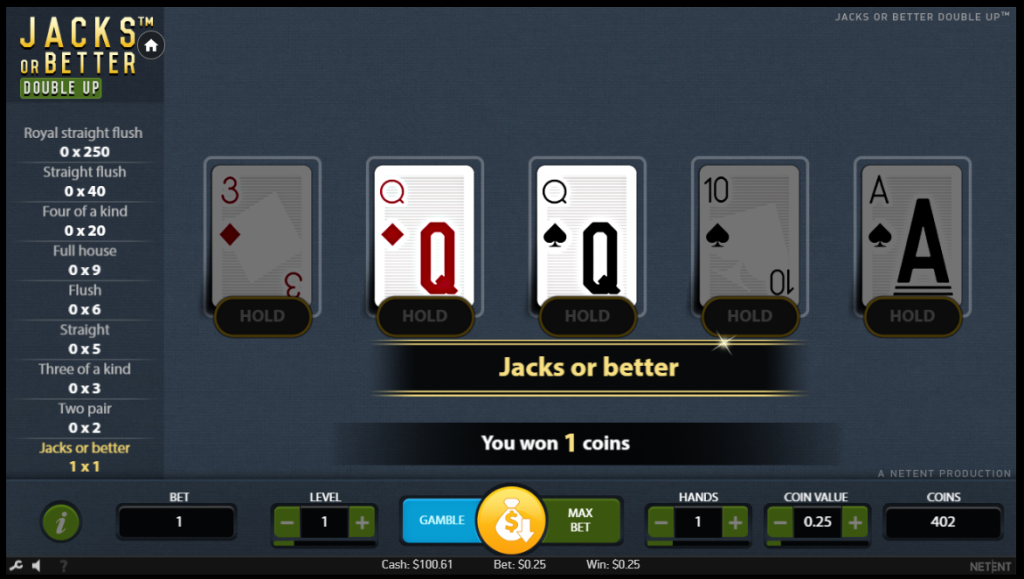1024x579 pixels.
Task: Lower the coin value
Action: 780,521
